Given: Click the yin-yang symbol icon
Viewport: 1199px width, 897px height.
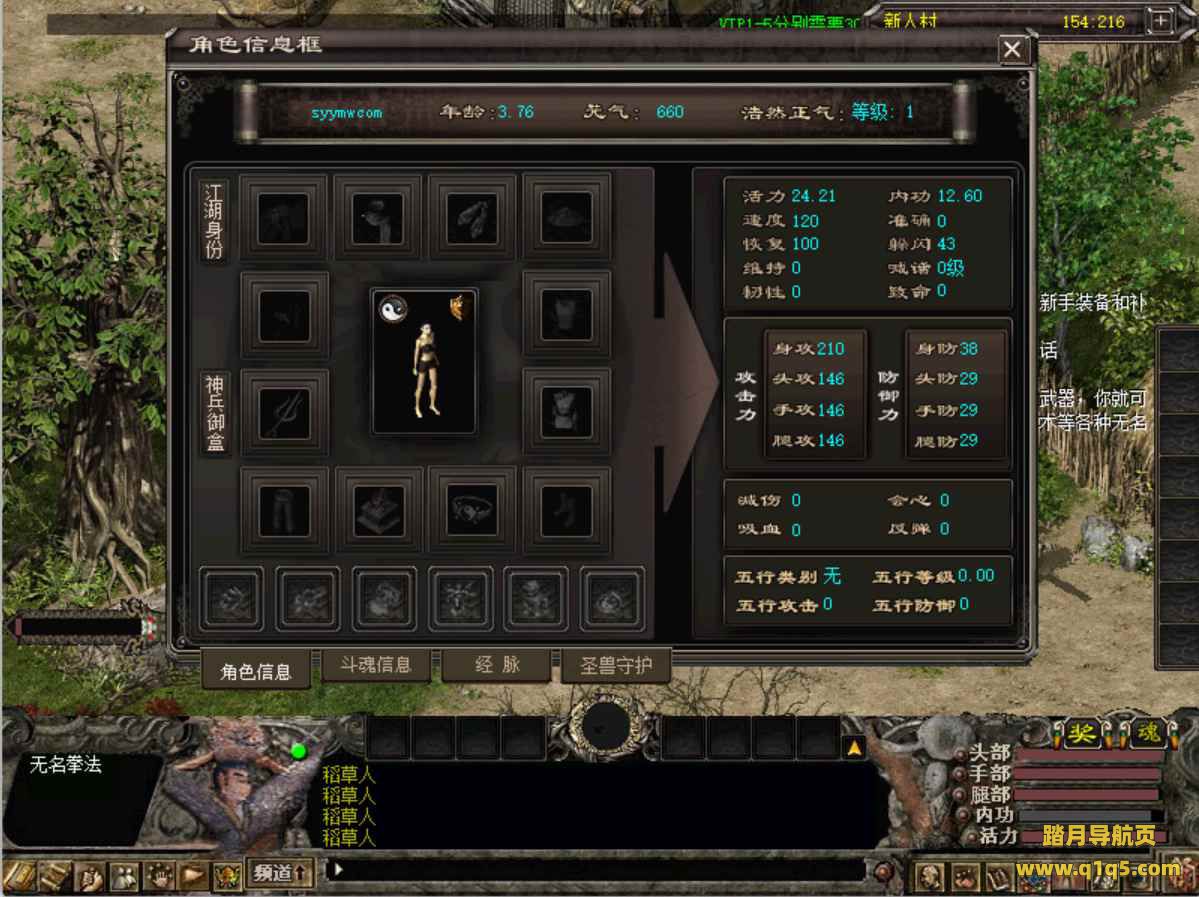Looking at the screenshot, I should point(392,310).
